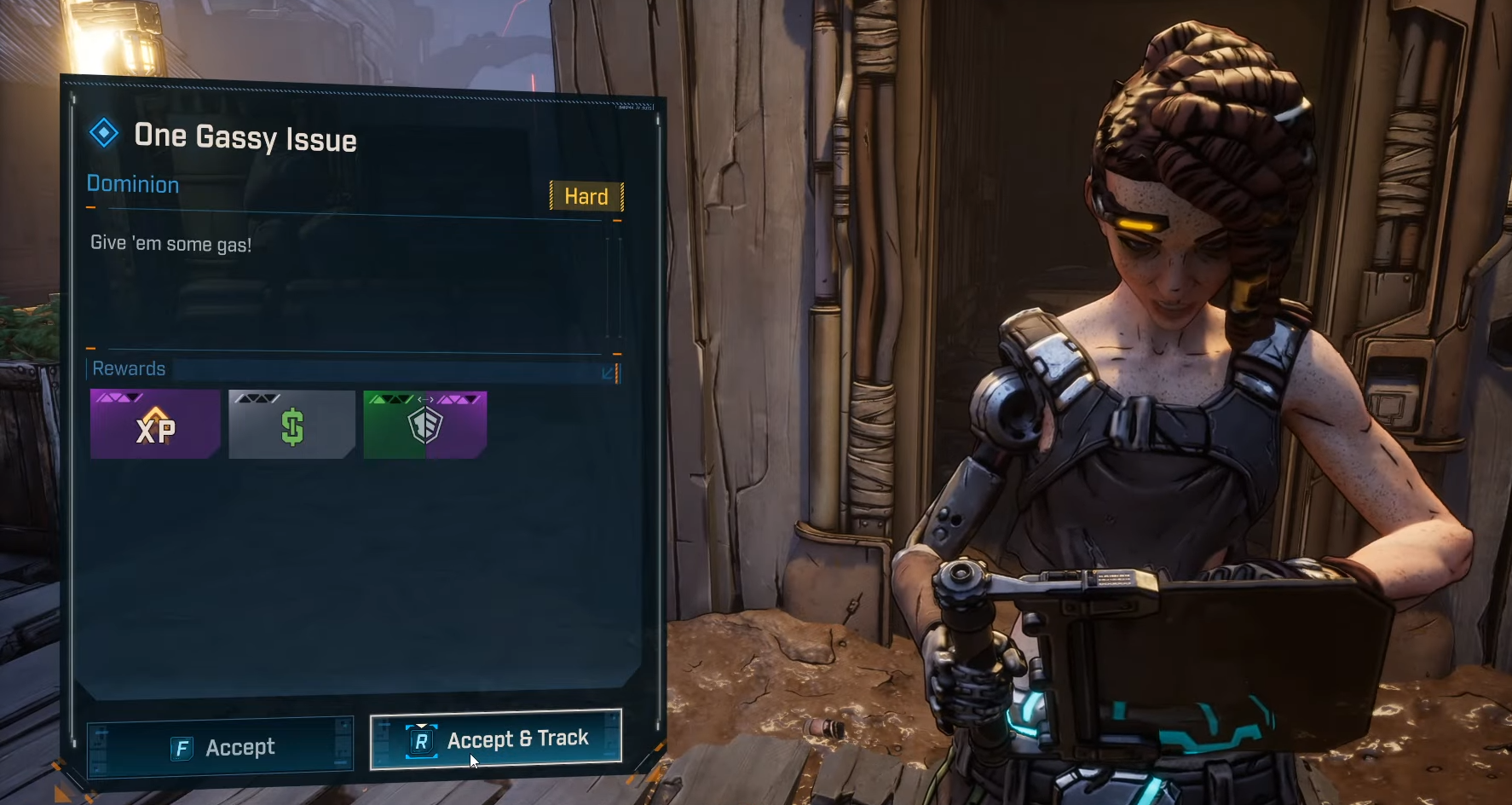Accept the One Gassy Issue quest
This screenshot has width=1512, height=805.
[221, 748]
